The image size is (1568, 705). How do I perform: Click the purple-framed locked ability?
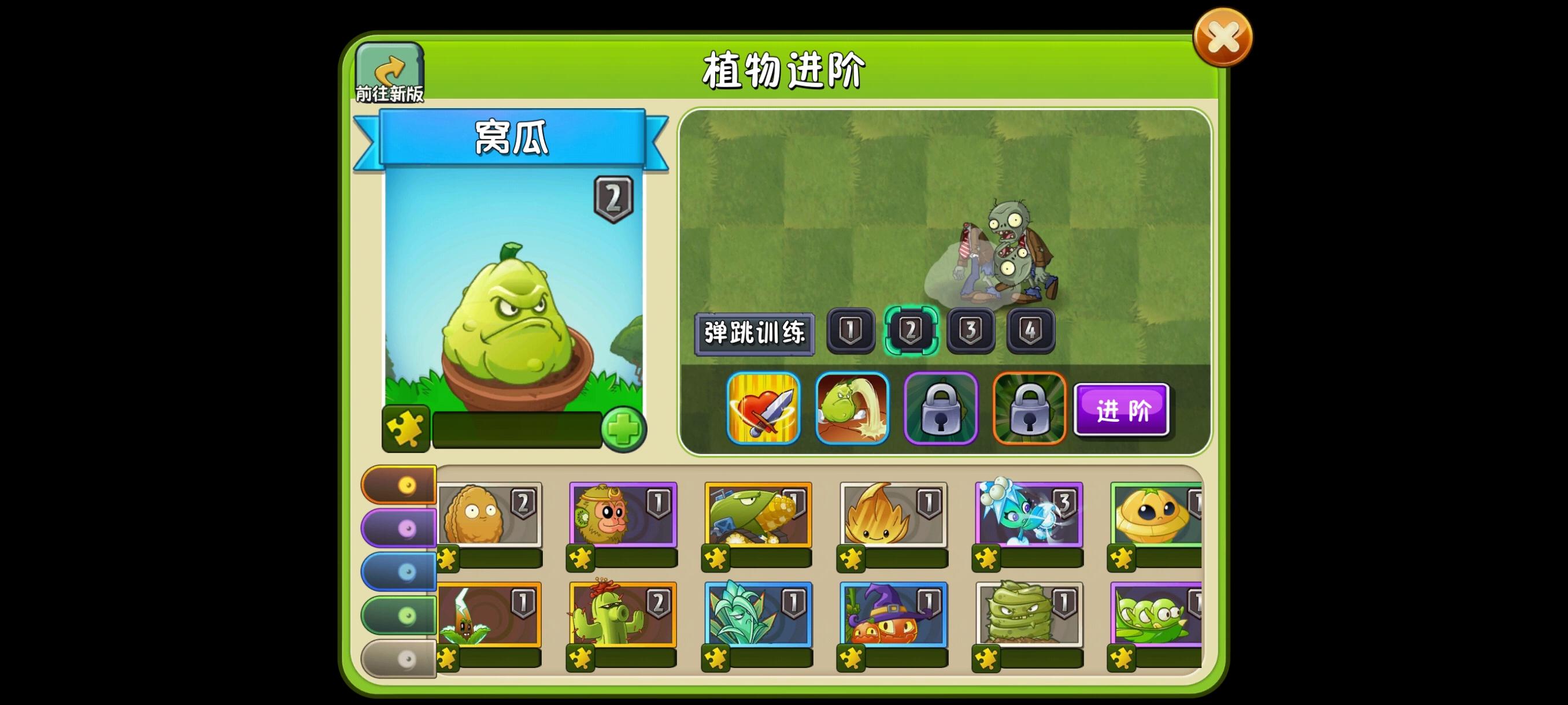(941, 409)
